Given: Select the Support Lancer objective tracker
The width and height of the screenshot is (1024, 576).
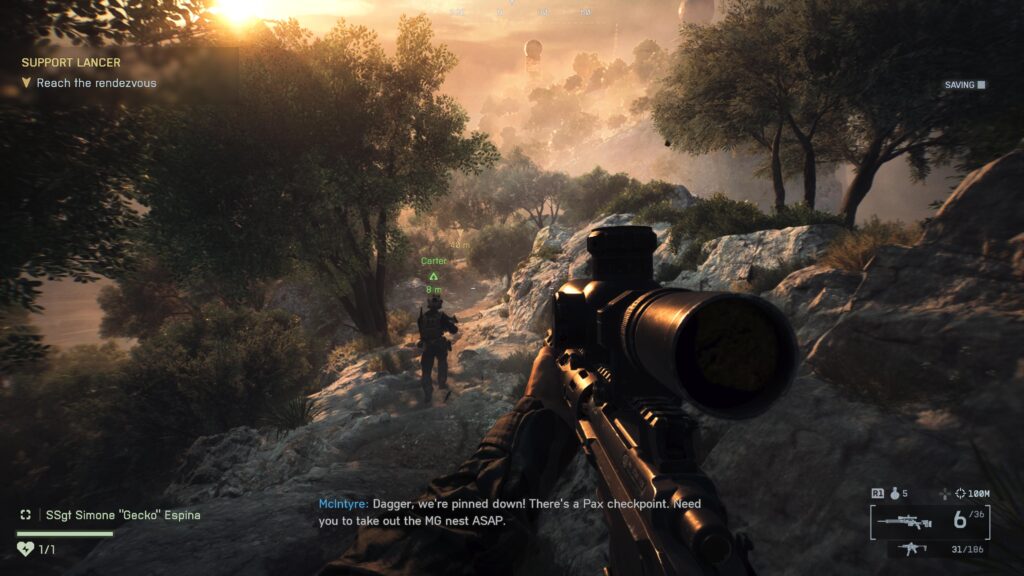Looking at the screenshot, I should tap(70, 62).
